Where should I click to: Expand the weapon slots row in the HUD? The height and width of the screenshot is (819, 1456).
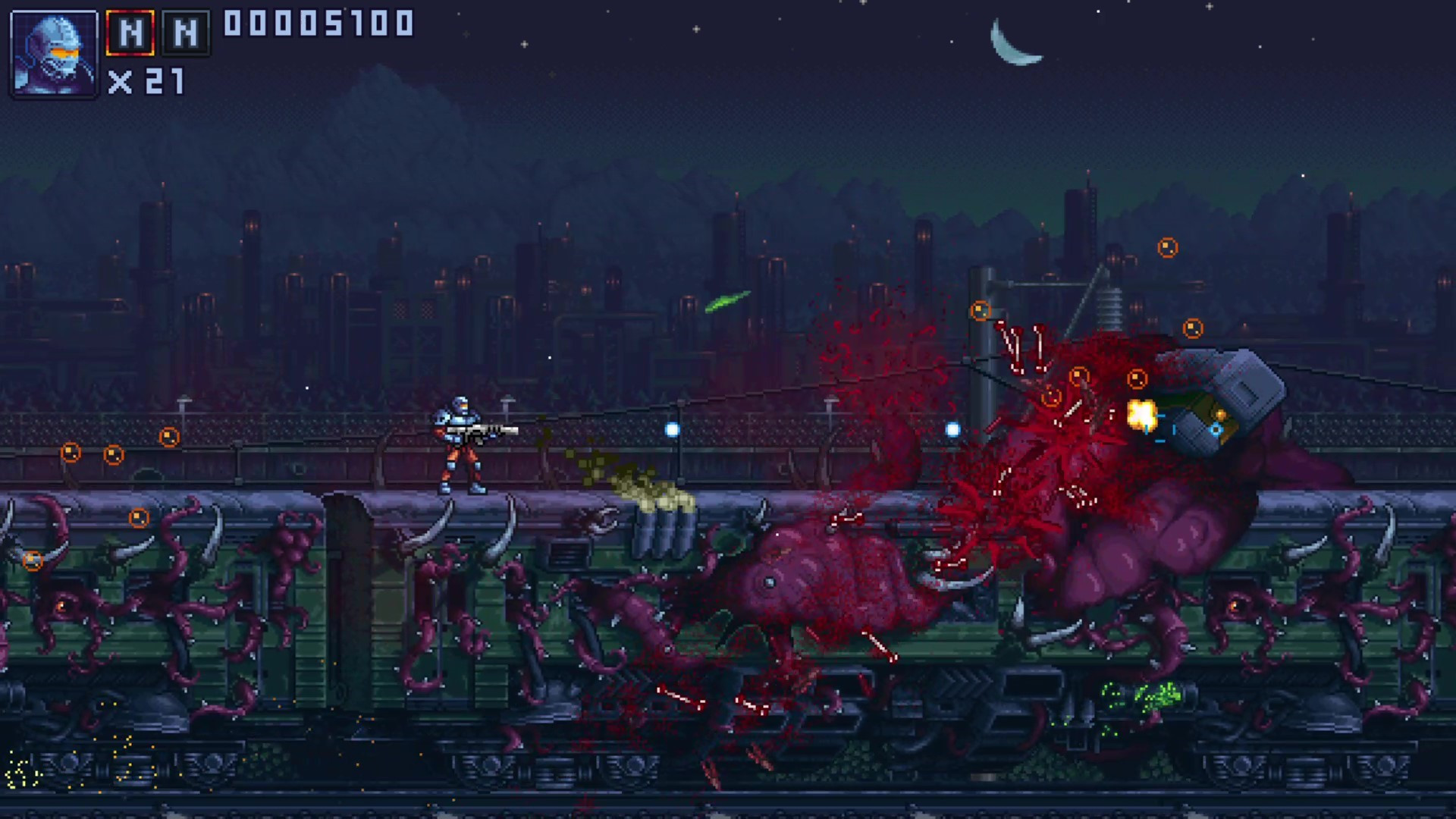(x=158, y=32)
